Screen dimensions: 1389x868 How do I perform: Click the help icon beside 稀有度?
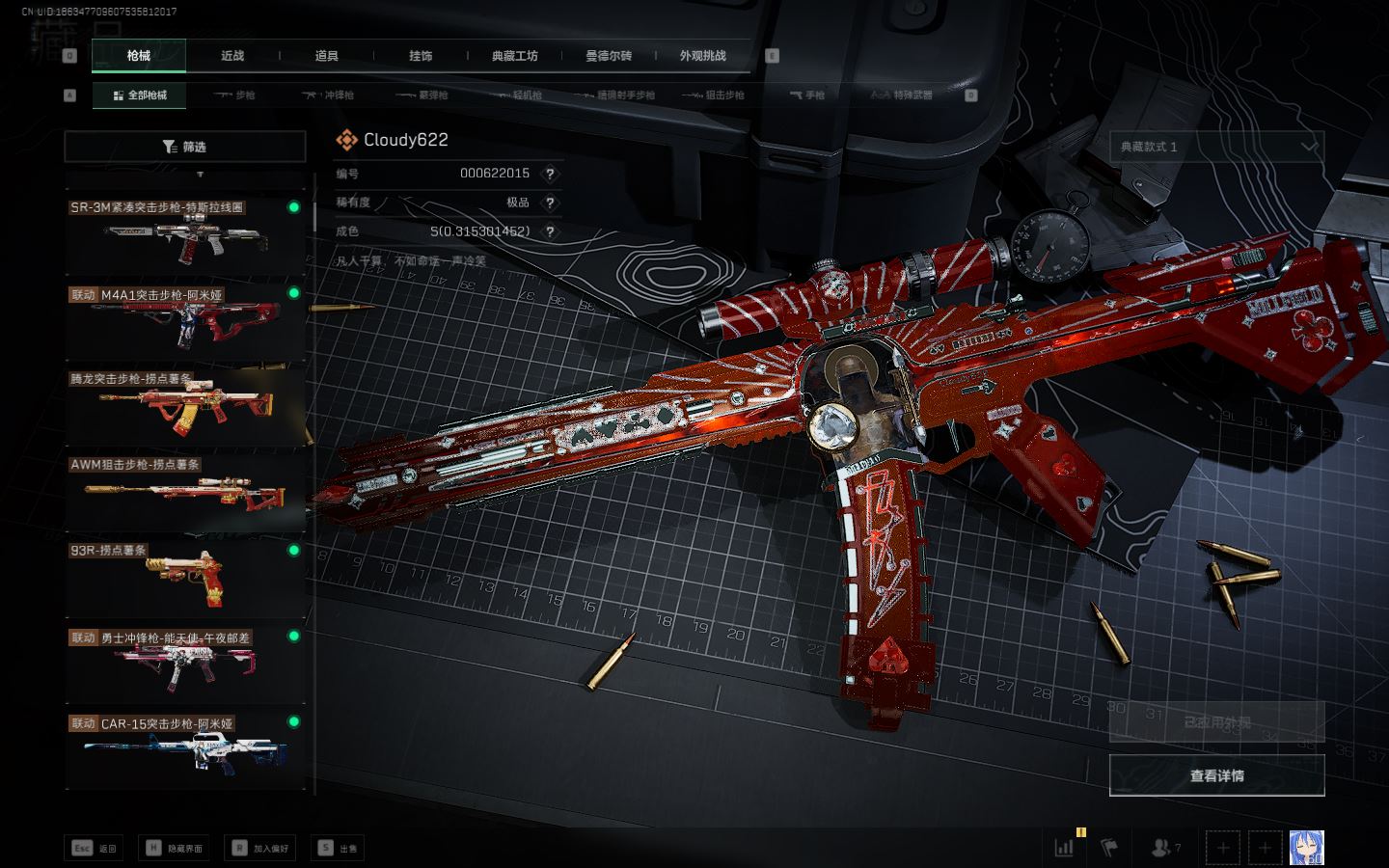550,203
